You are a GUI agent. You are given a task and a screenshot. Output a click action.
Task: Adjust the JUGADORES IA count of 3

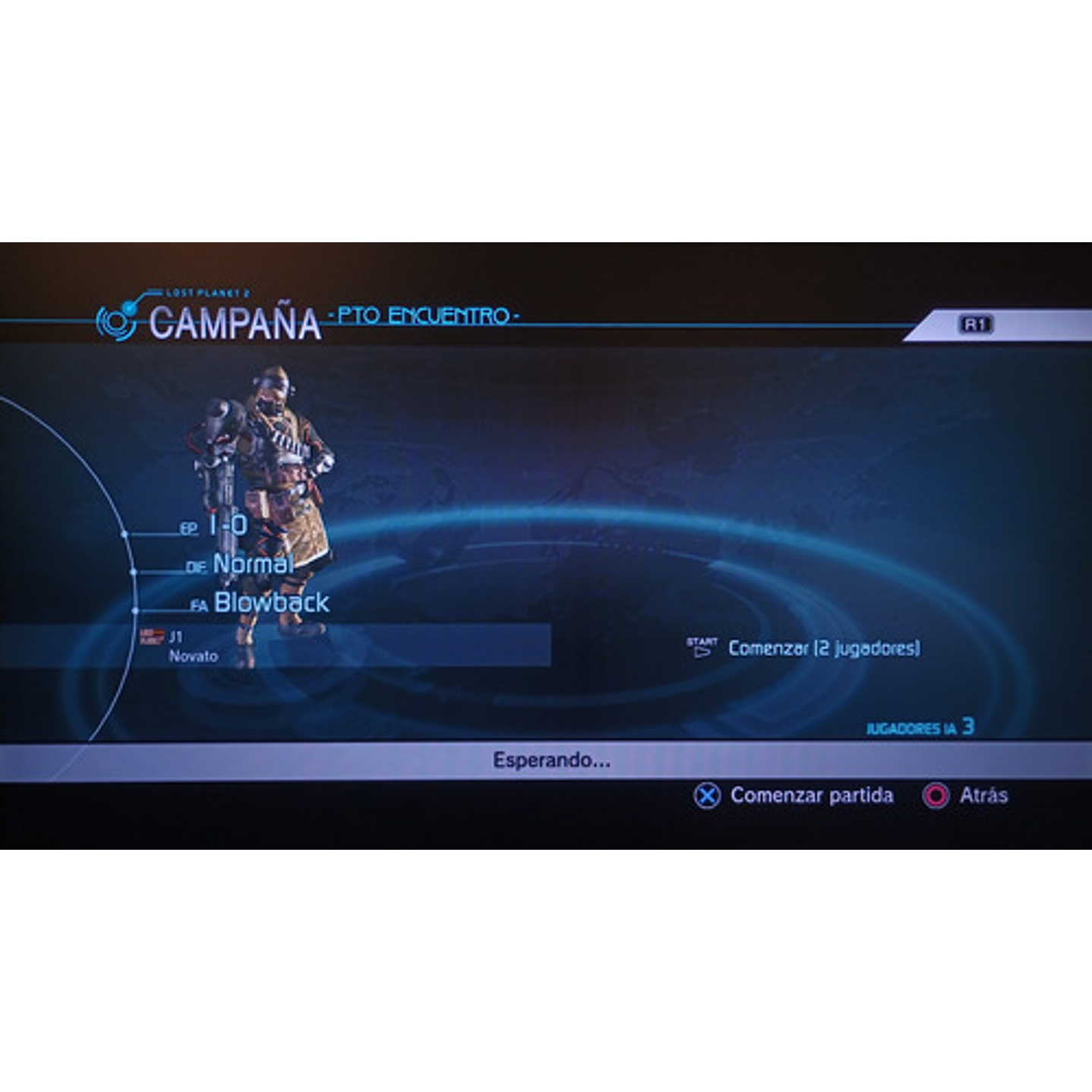click(920, 727)
